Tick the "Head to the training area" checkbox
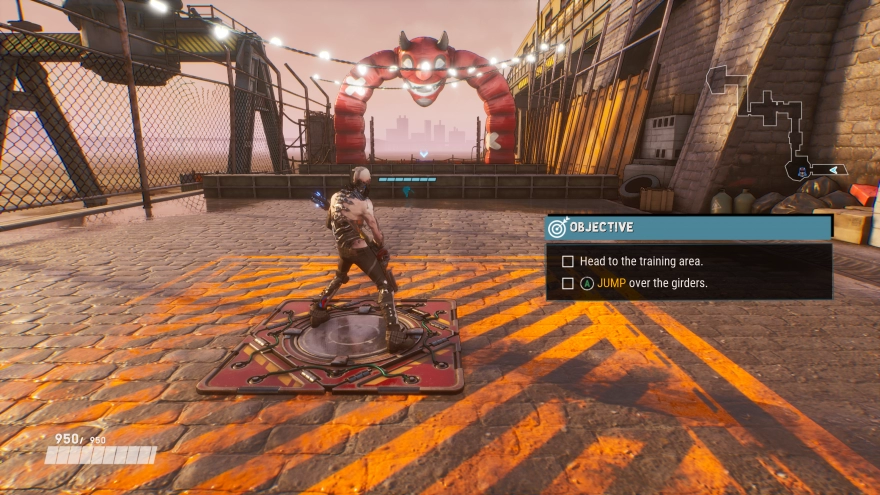 tap(568, 261)
